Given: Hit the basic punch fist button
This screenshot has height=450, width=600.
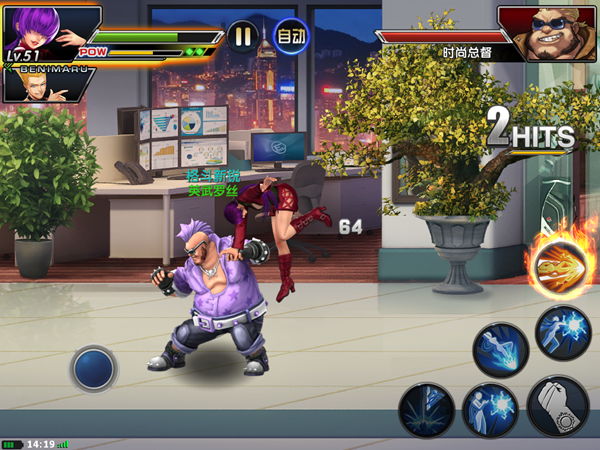Looking at the screenshot, I should pyautogui.click(x=557, y=404).
